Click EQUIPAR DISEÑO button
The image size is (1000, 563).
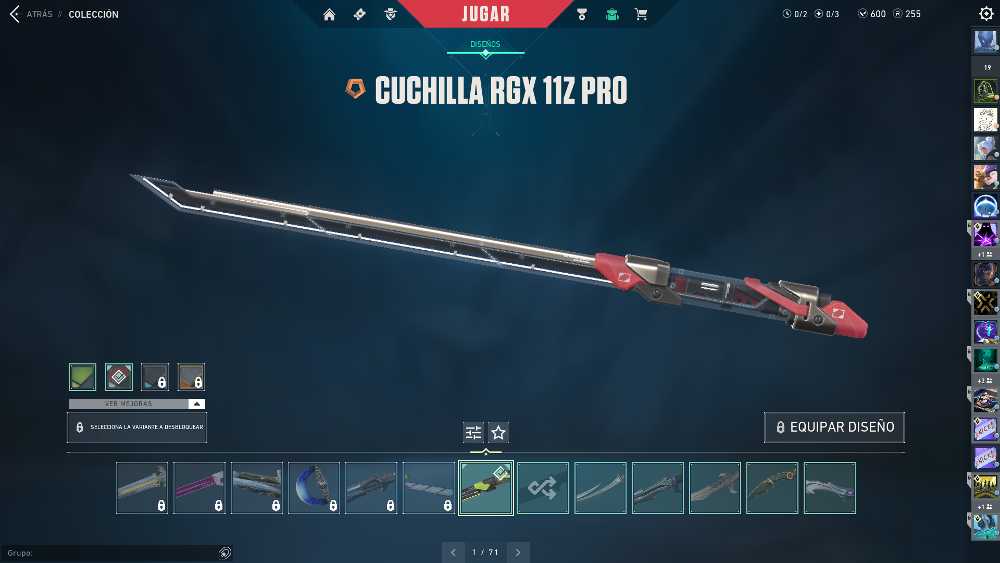pyautogui.click(x=835, y=427)
